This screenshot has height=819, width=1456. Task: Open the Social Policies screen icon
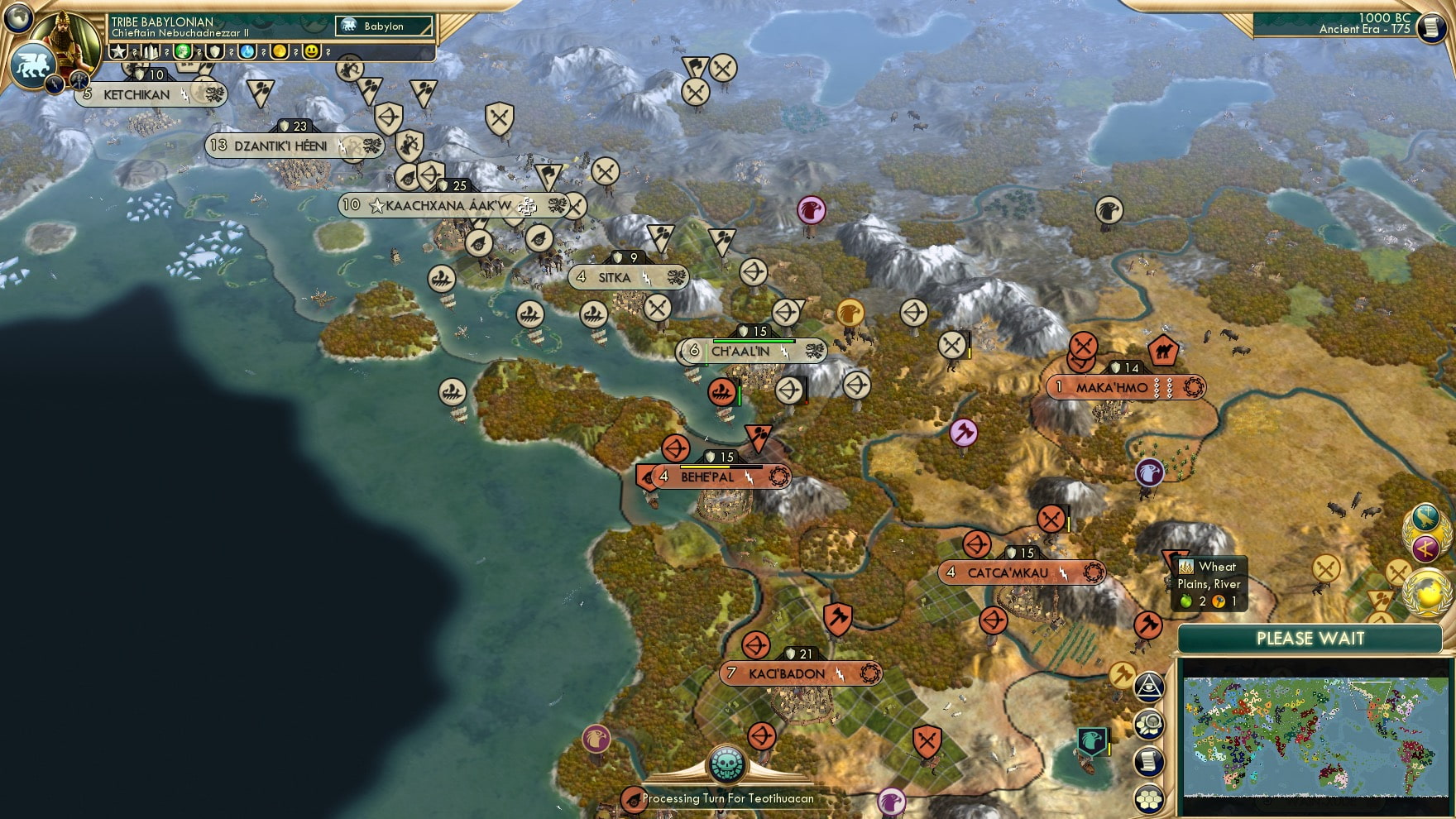point(1428,547)
